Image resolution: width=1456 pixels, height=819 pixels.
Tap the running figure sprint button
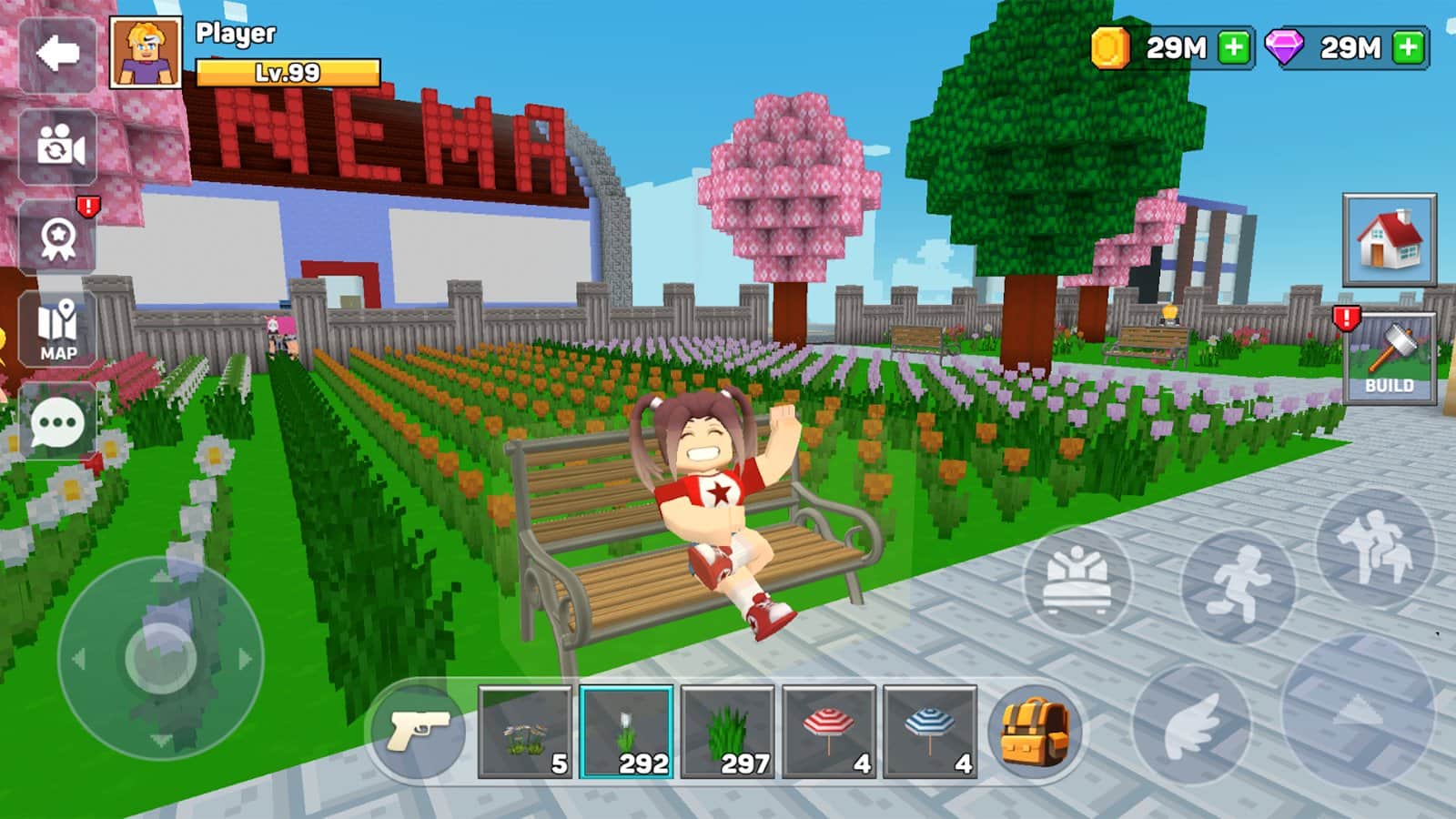click(1239, 583)
